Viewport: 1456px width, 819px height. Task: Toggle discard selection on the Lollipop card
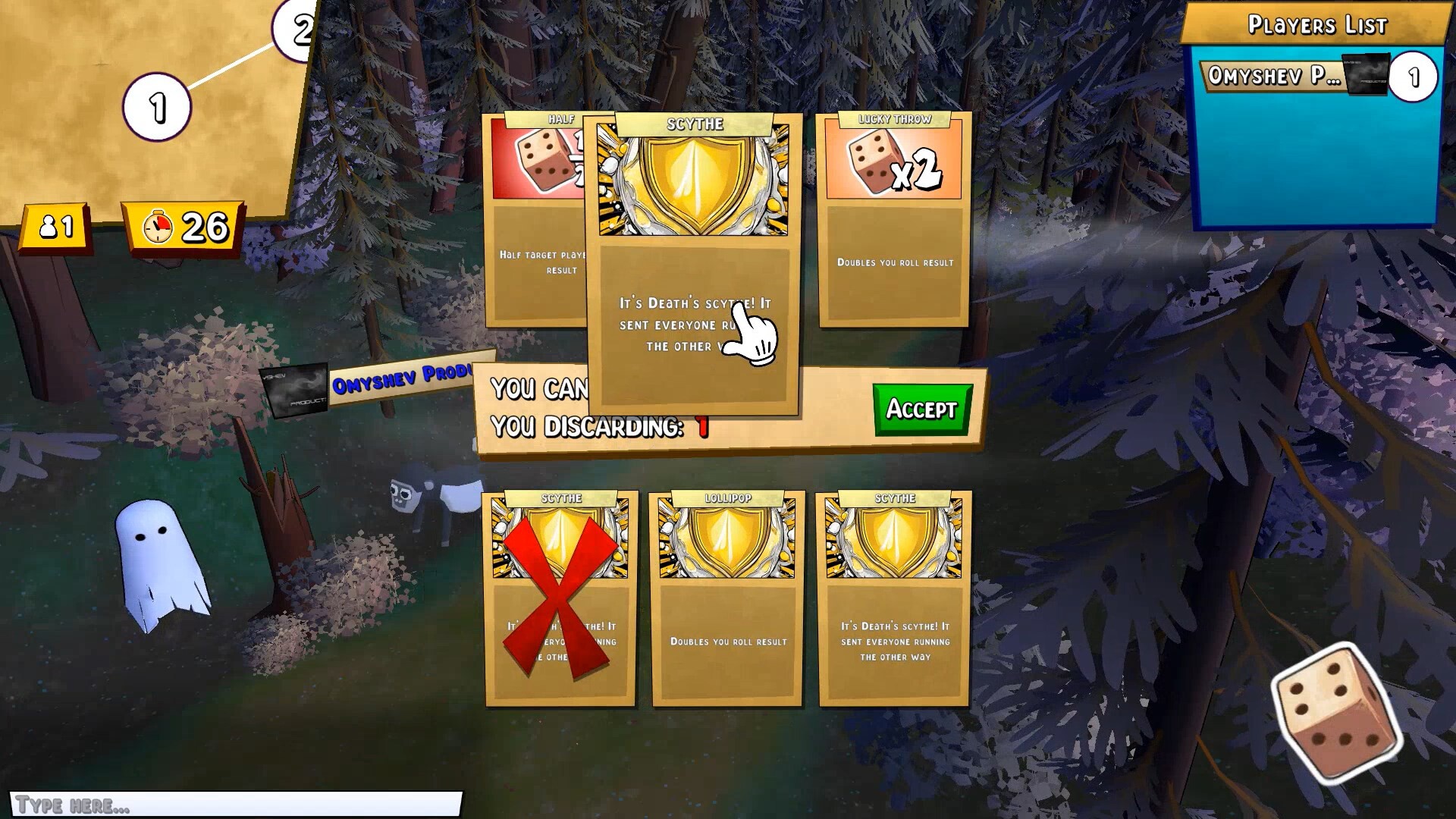(x=726, y=599)
